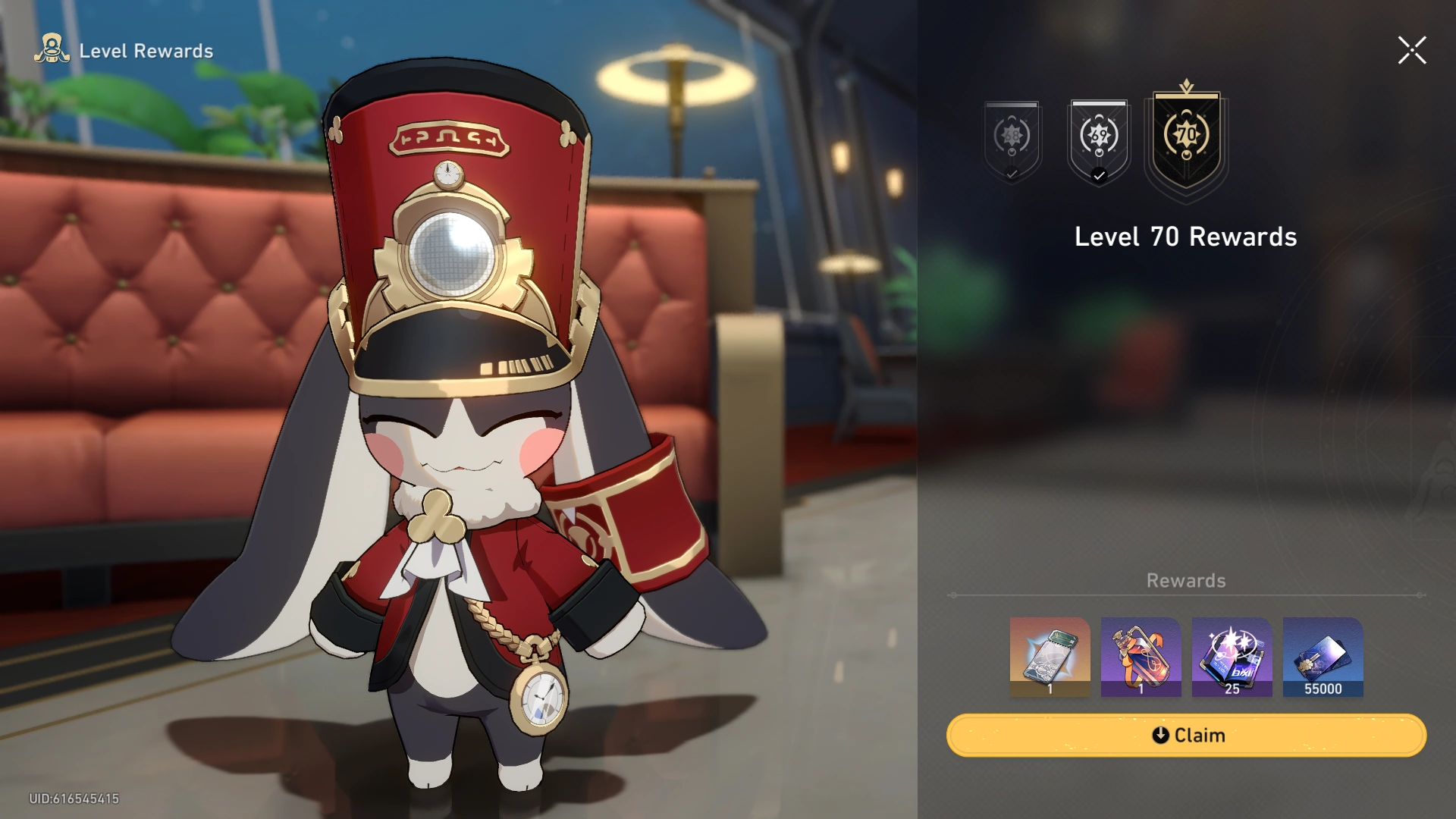View the Traveler's Guide x25 reward icon
Viewport: 1456px width, 819px height.
tap(1232, 657)
